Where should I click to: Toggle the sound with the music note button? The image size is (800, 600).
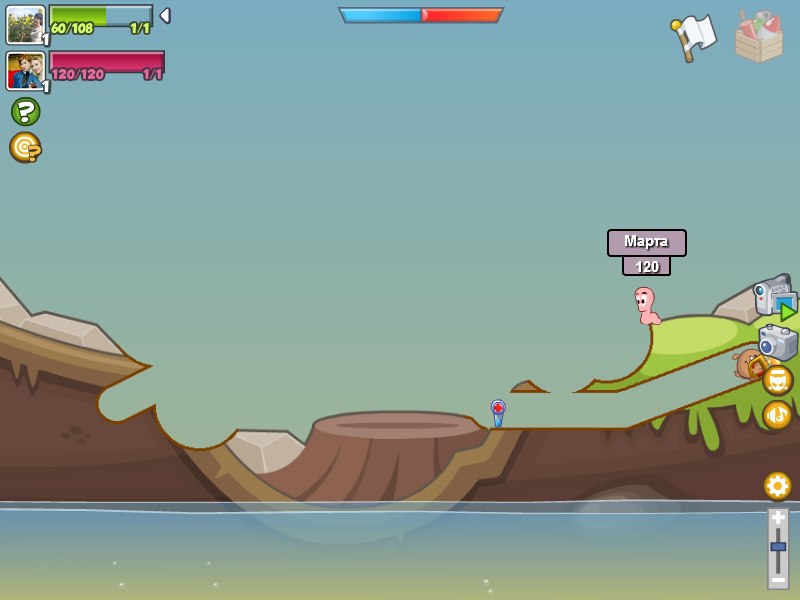(x=778, y=414)
